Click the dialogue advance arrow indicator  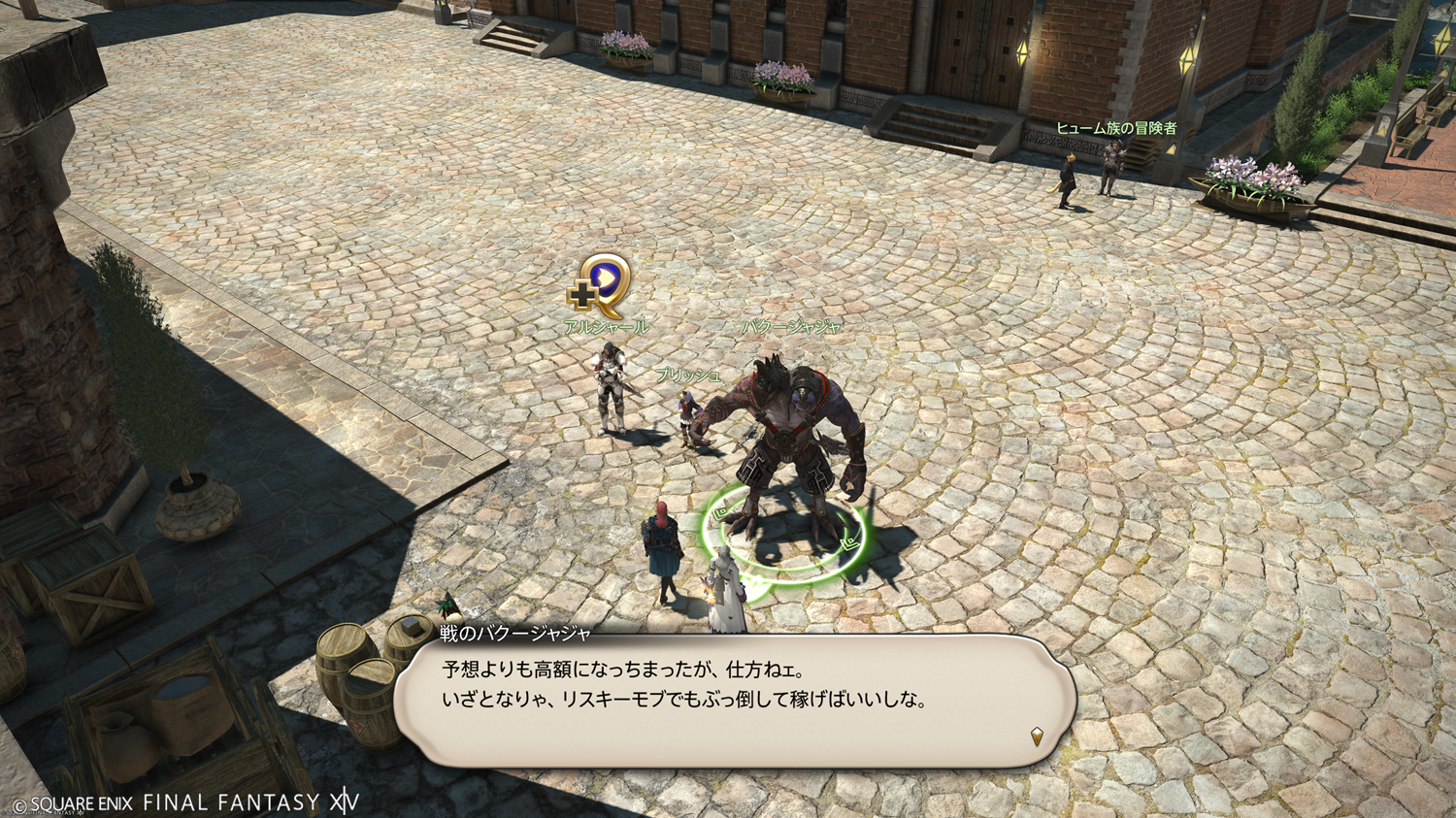pos(1037,736)
